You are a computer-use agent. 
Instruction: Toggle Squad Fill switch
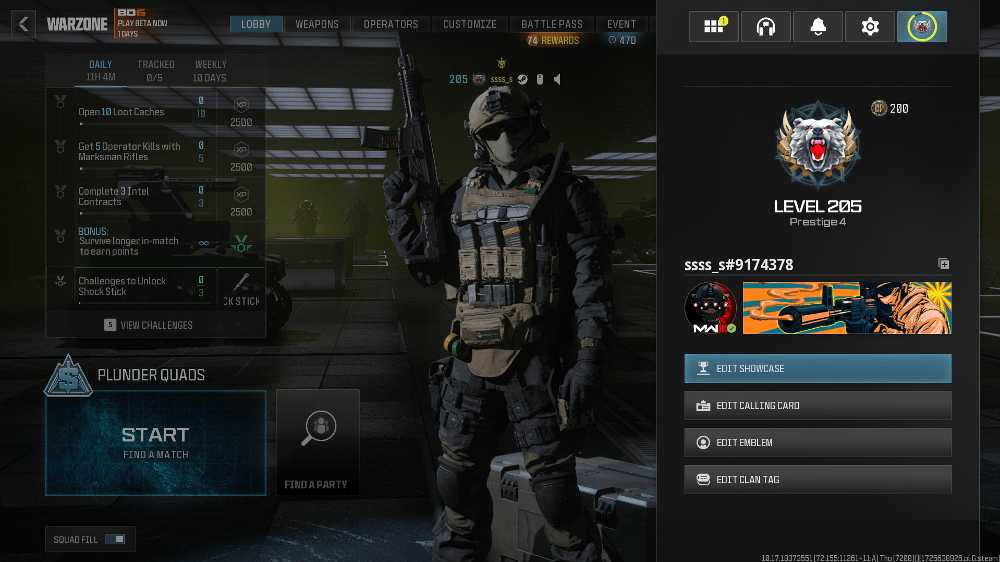pyautogui.click(x=116, y=540)
